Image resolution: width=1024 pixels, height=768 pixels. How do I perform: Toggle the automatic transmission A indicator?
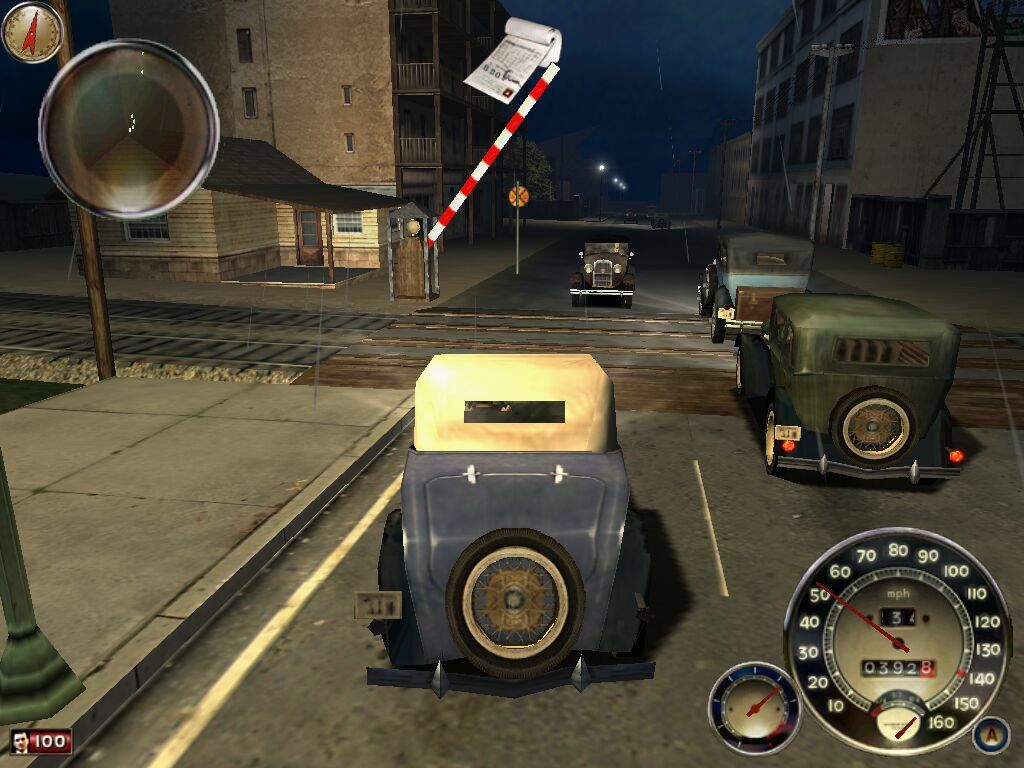click(x=989, y=734)
